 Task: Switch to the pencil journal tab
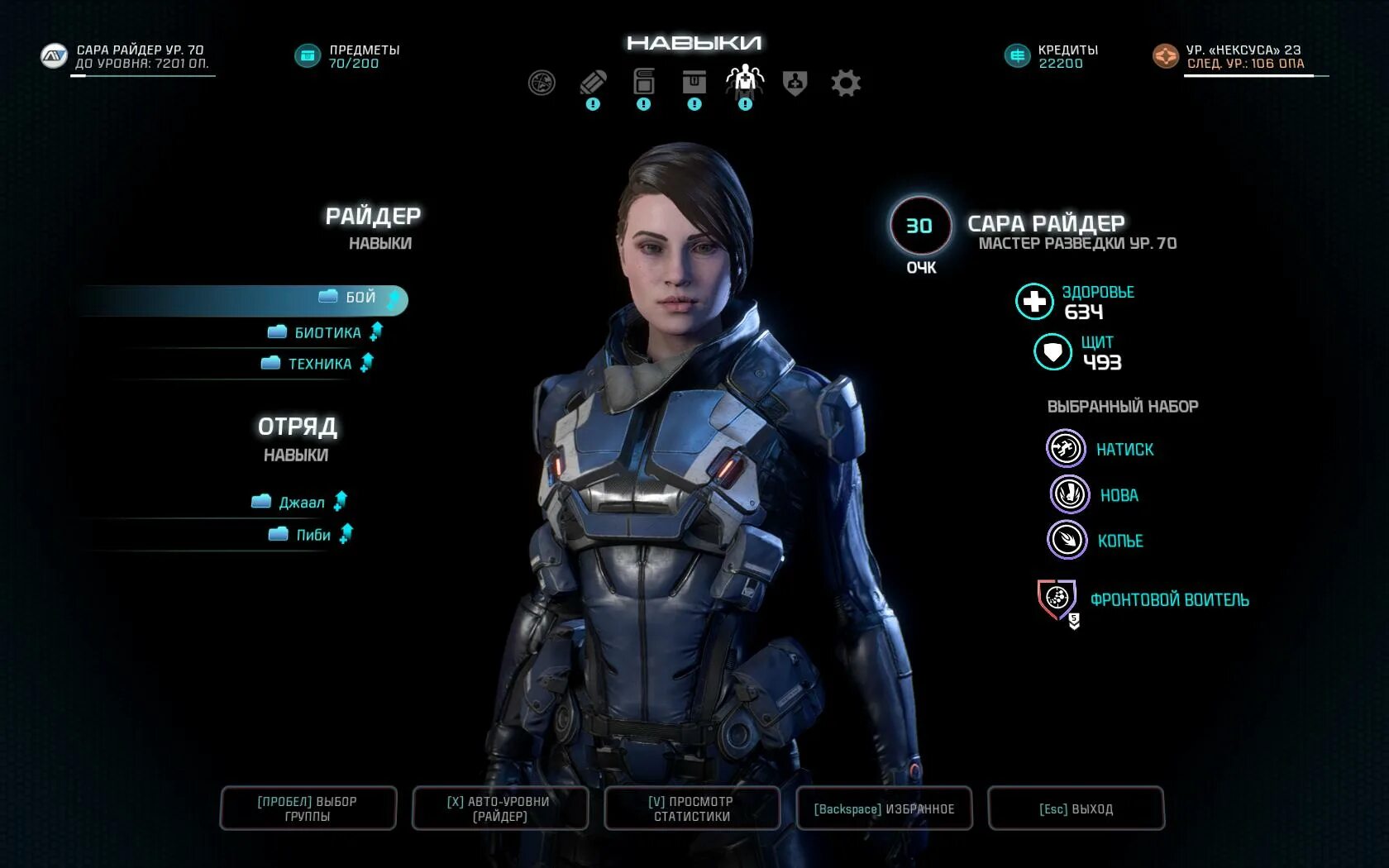pos(593,83)
